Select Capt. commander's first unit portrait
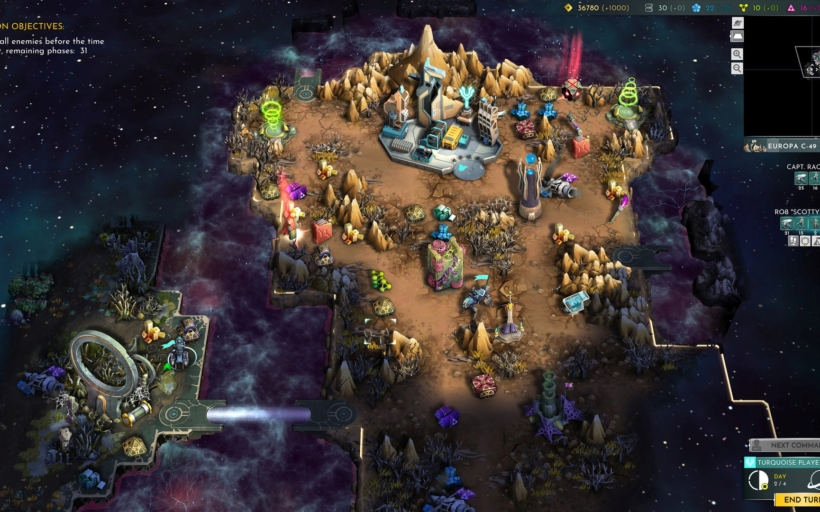Viewport: 820px width, 512px height. 801,178
